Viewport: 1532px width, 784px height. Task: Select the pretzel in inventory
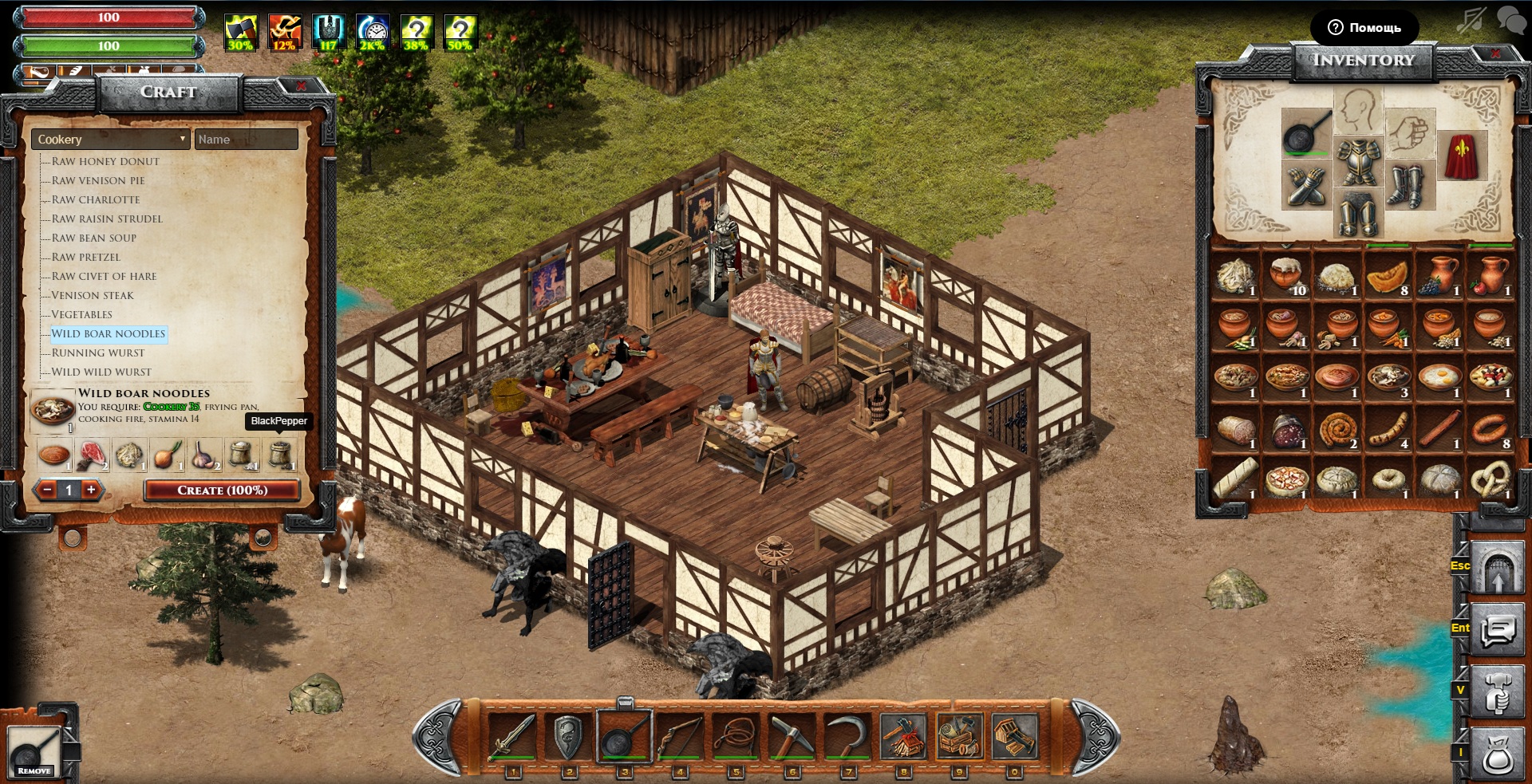1490,479
